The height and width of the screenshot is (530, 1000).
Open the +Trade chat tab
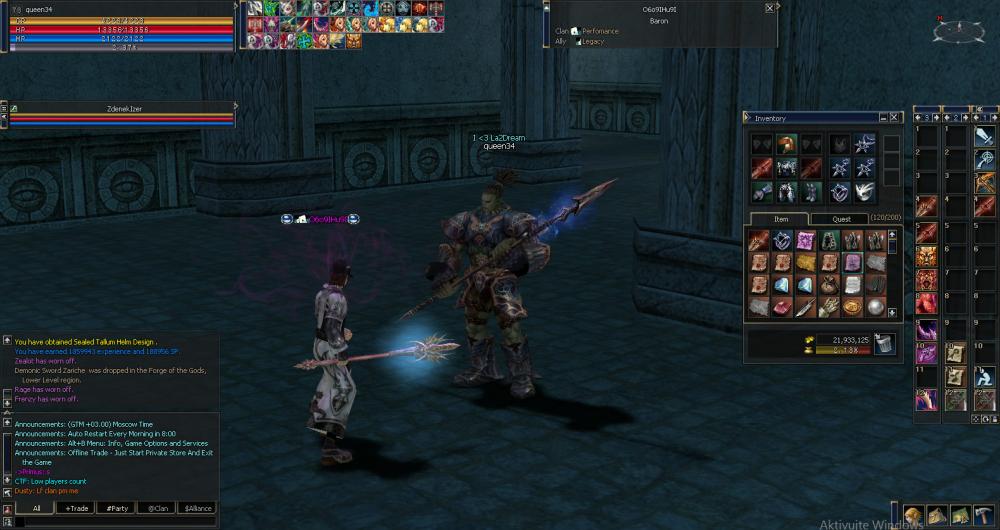(77, 508)
